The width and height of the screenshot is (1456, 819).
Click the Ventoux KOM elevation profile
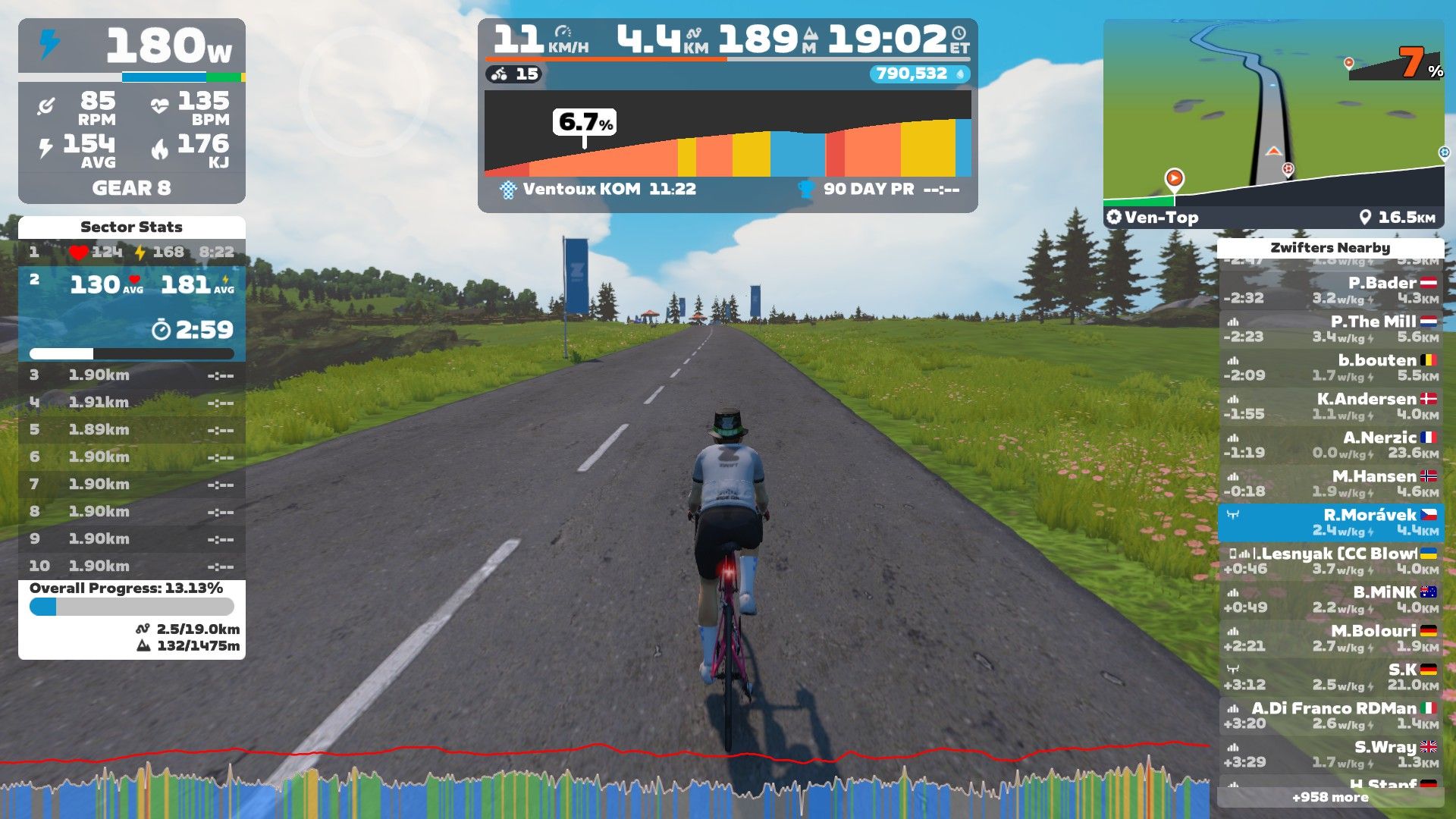coord(727,136)
